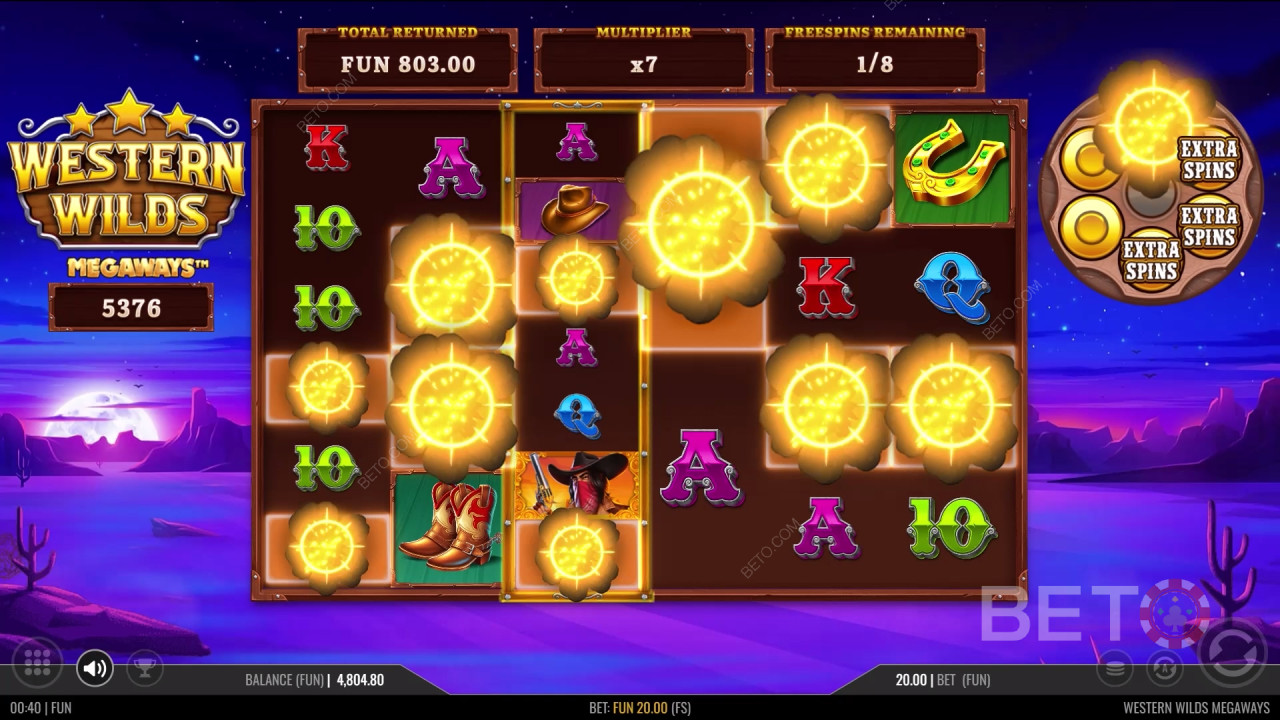Open the coin stack bet settings
Screen dimensions: 1280x720
pos(1115,668)
